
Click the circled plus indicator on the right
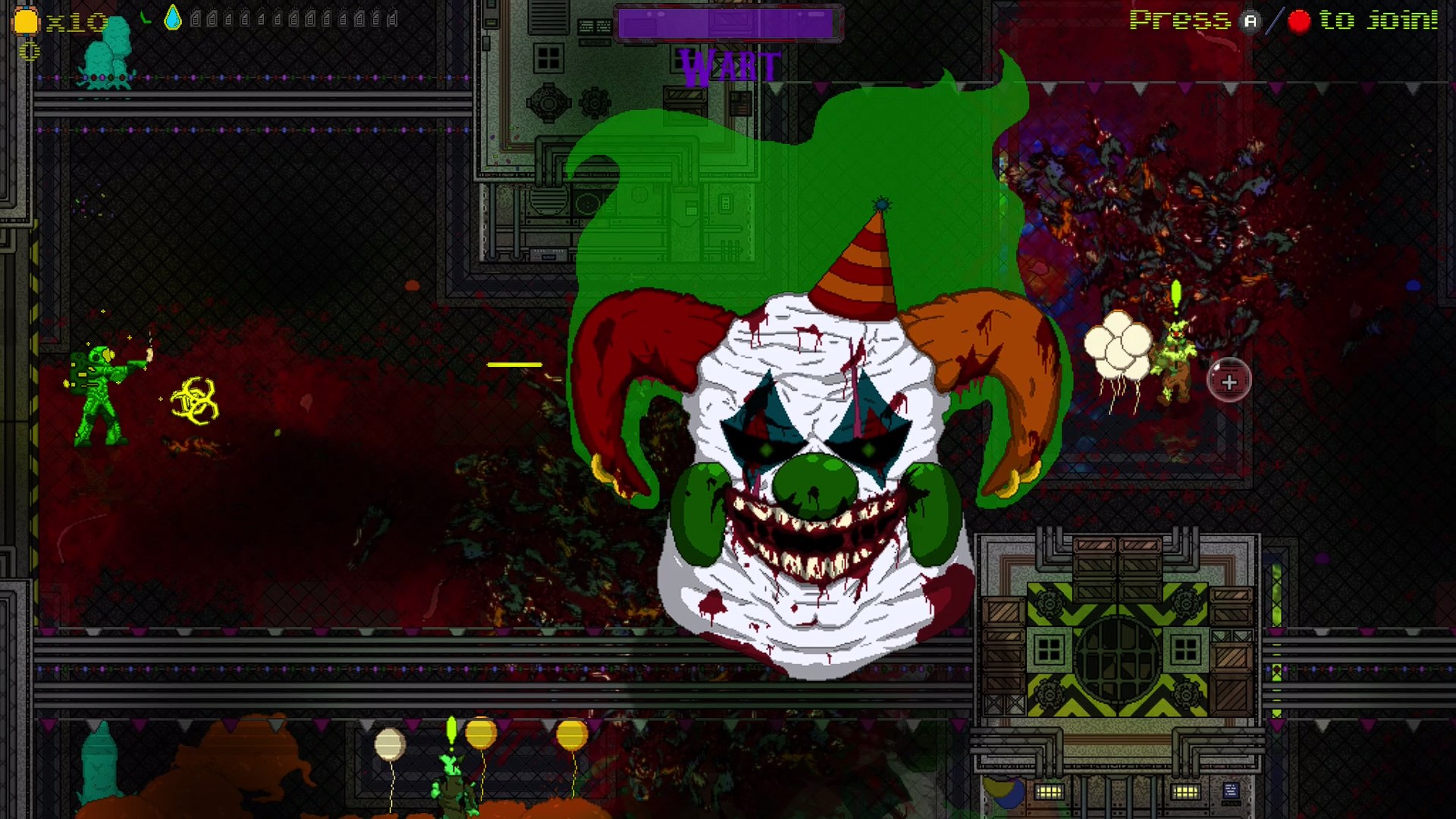(x=1229, y=381)
